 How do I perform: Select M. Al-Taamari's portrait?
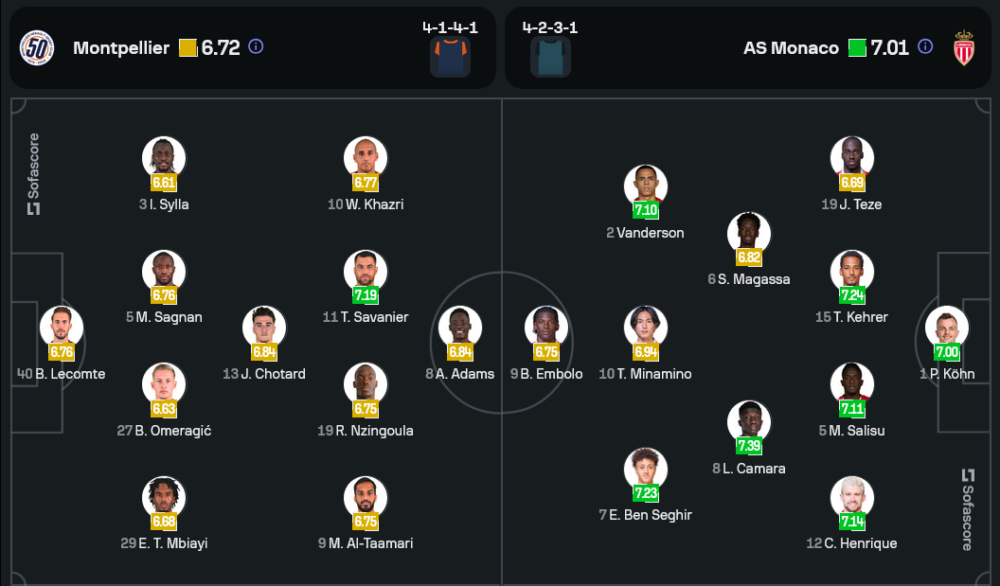click(365, 500)
